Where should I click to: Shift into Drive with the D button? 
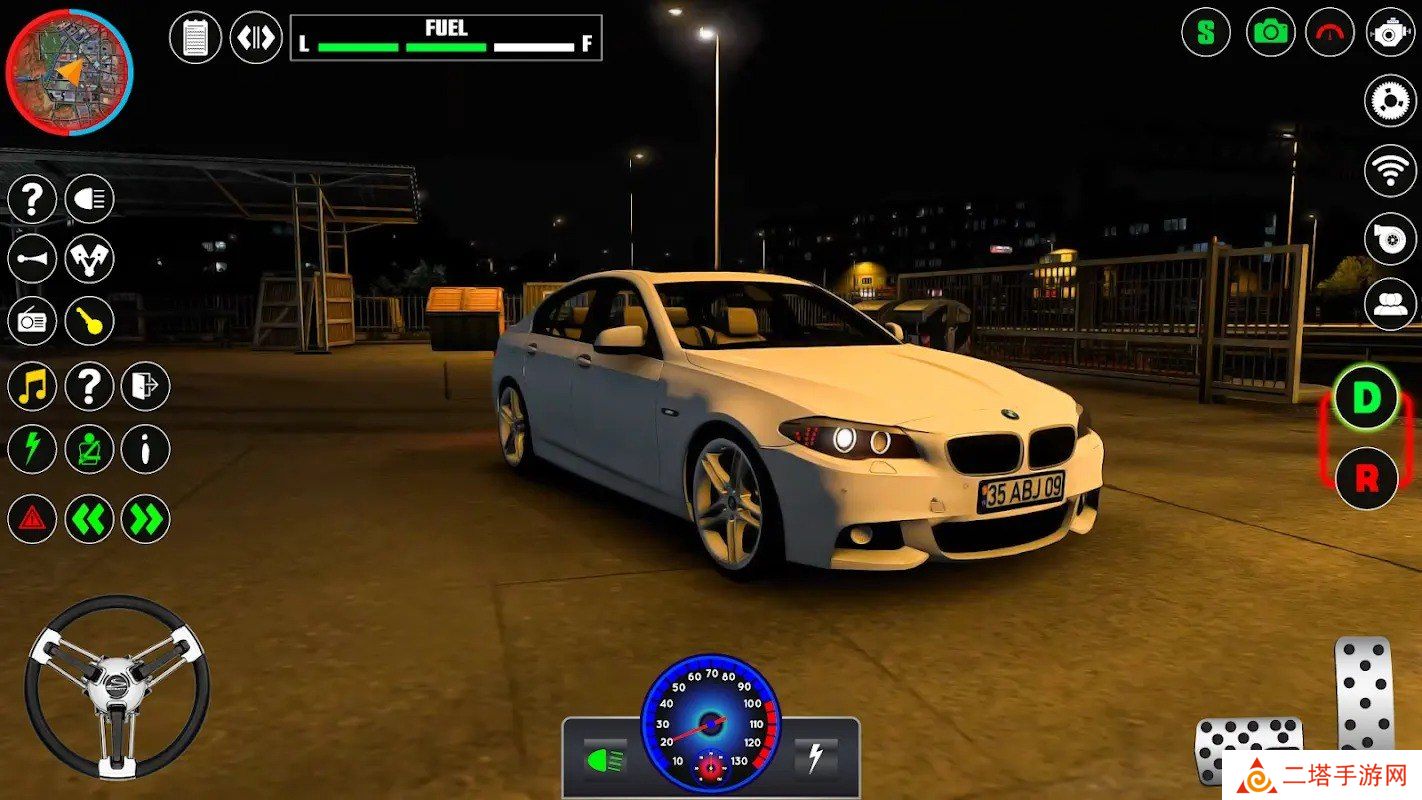point(1366,398)
